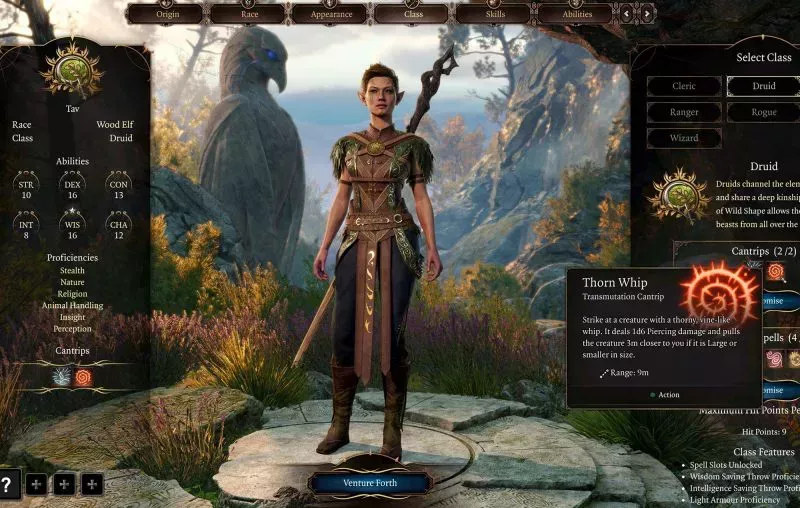Open the Skills tab

(x=494, y=14)
